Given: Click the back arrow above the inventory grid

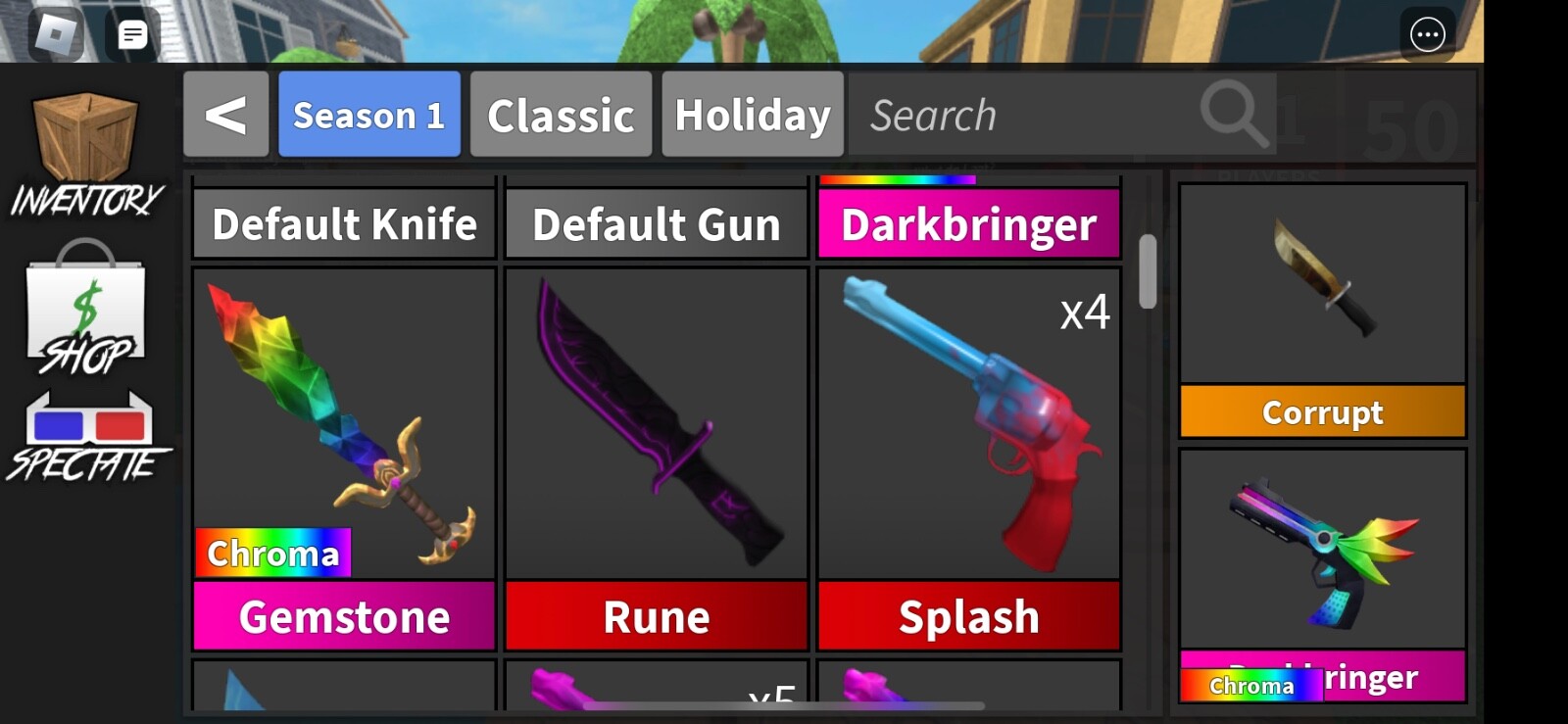Looking at the screenshot, I should pos(226,115).
